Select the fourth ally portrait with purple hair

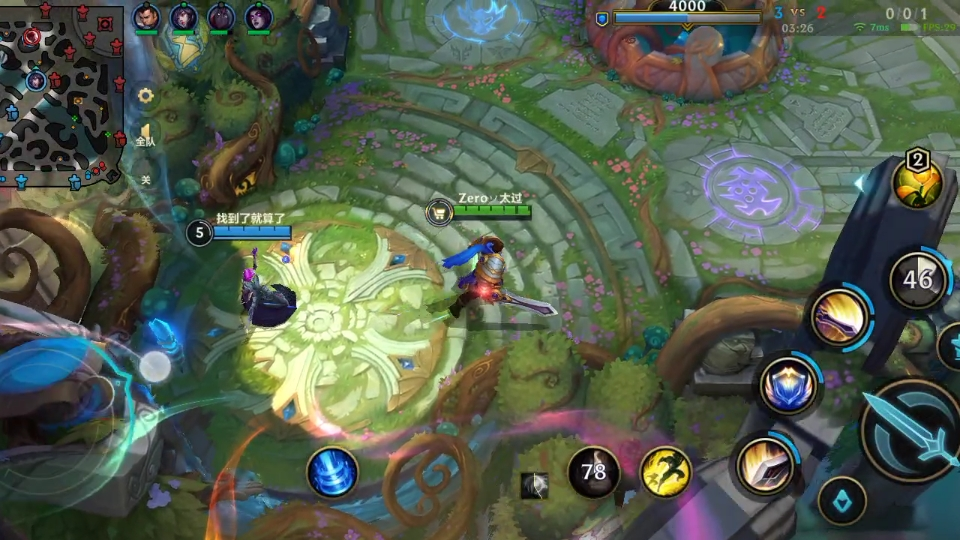click(258, 17)
